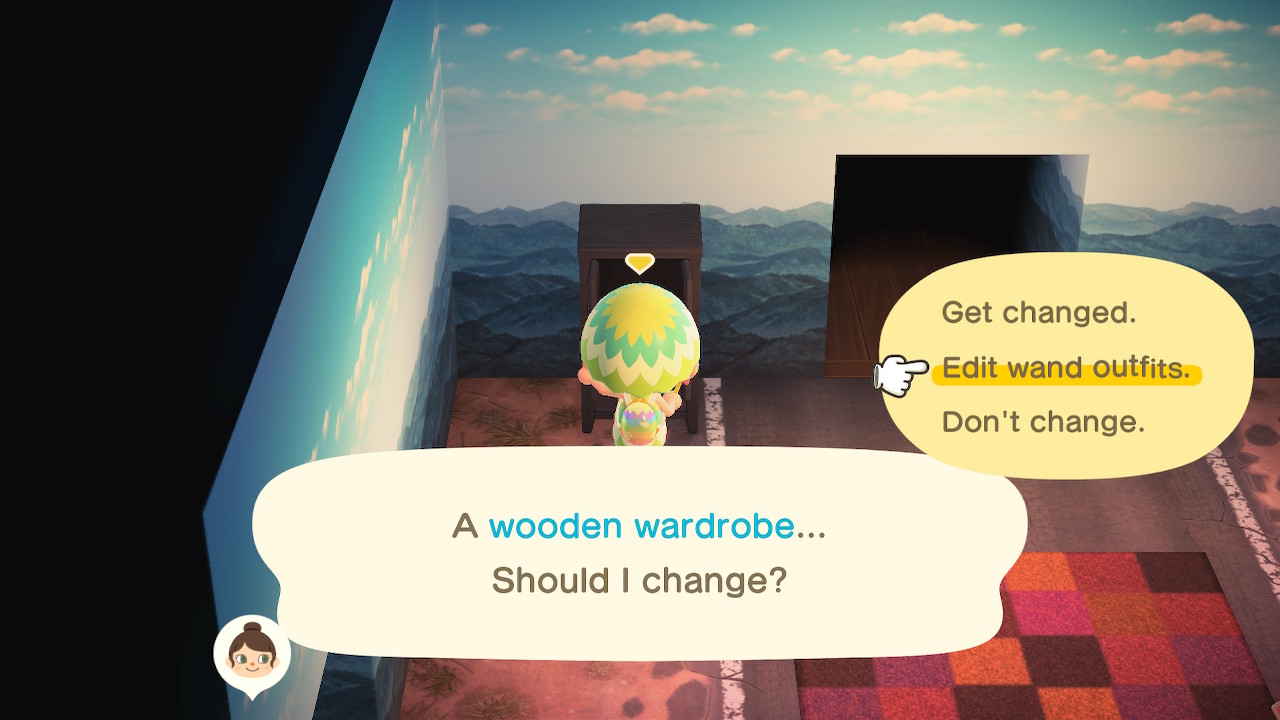The height and width of the screenshot is (720, 1280).
Task: Click the wooden wardrobe furniture item
Action: pos(640,230)
